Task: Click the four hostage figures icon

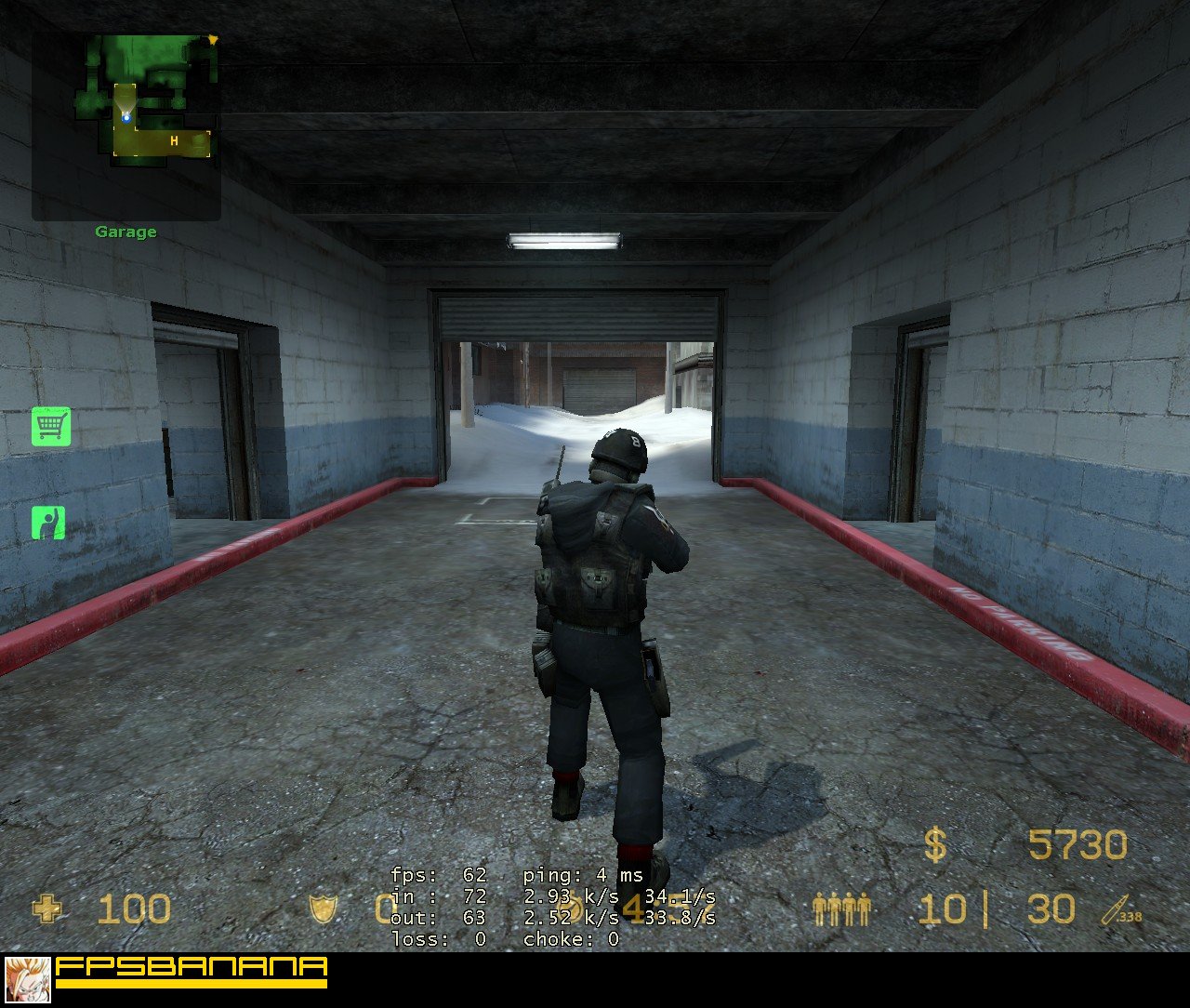Action: click(x=841, y=907)
